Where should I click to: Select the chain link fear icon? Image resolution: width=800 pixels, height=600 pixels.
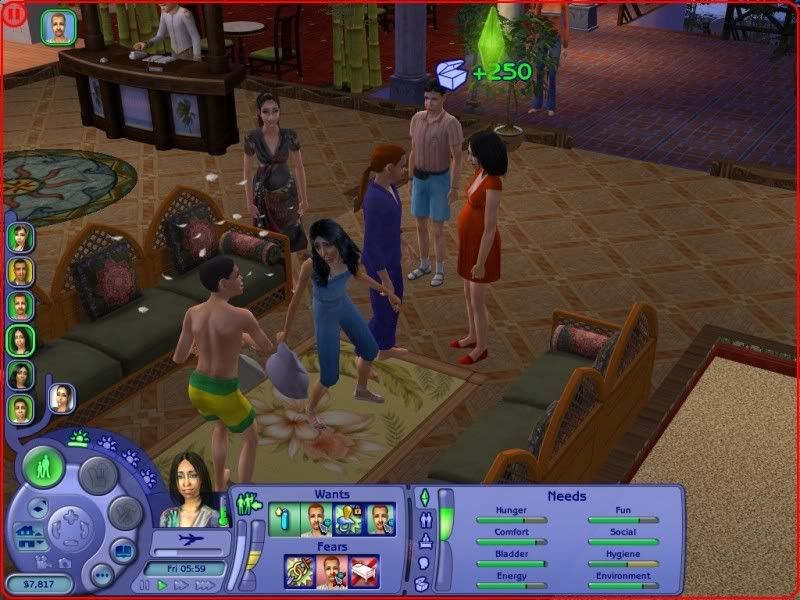coord(300,571)
